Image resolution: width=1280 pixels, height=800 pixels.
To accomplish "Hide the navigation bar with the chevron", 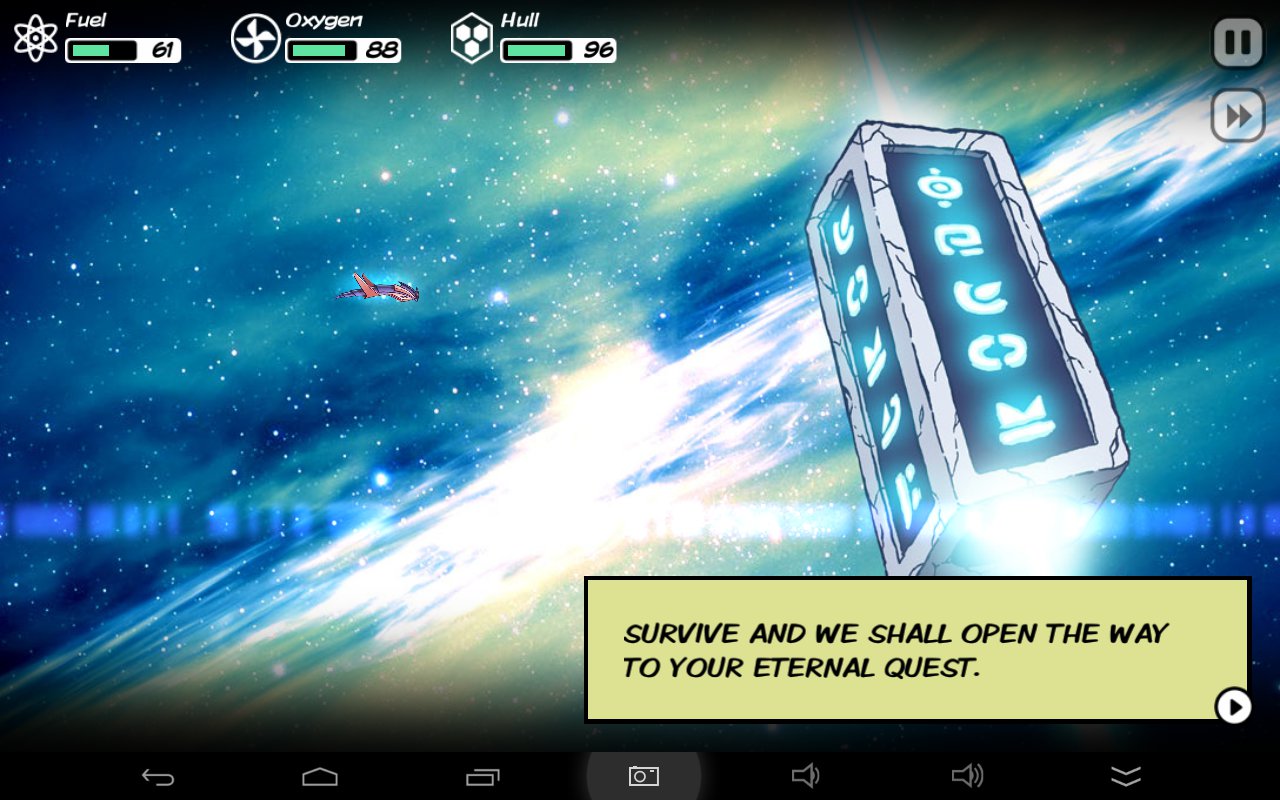I will click(x=1126, y=776).
